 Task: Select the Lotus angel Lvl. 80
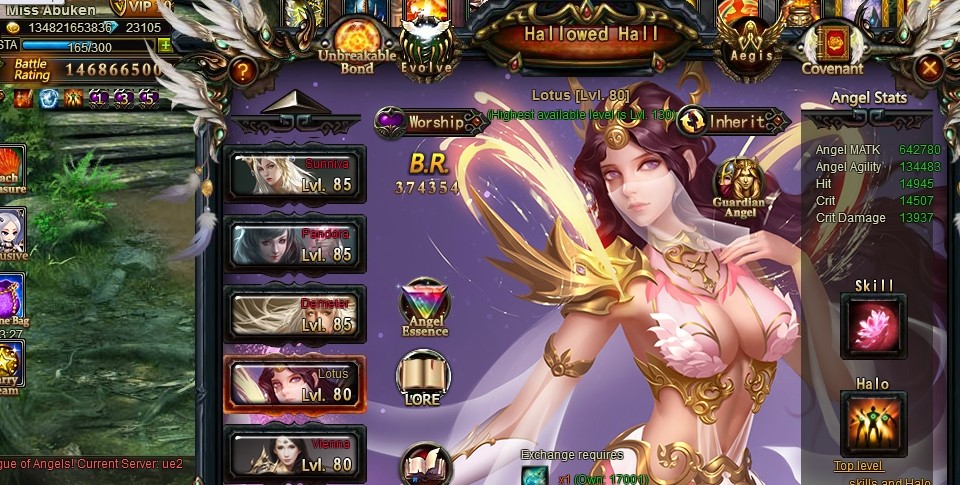[x=295, y=383]
